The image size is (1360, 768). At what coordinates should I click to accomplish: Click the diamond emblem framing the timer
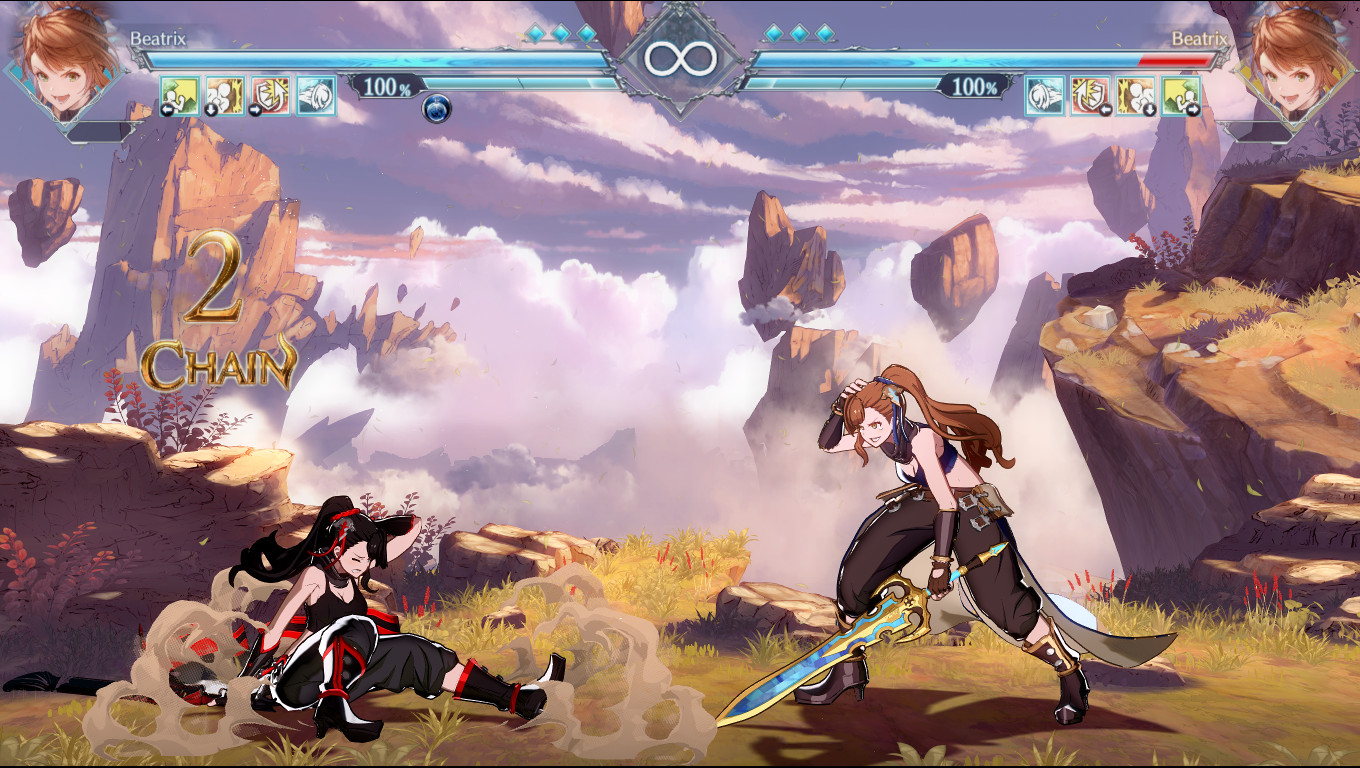coord(680,43)
